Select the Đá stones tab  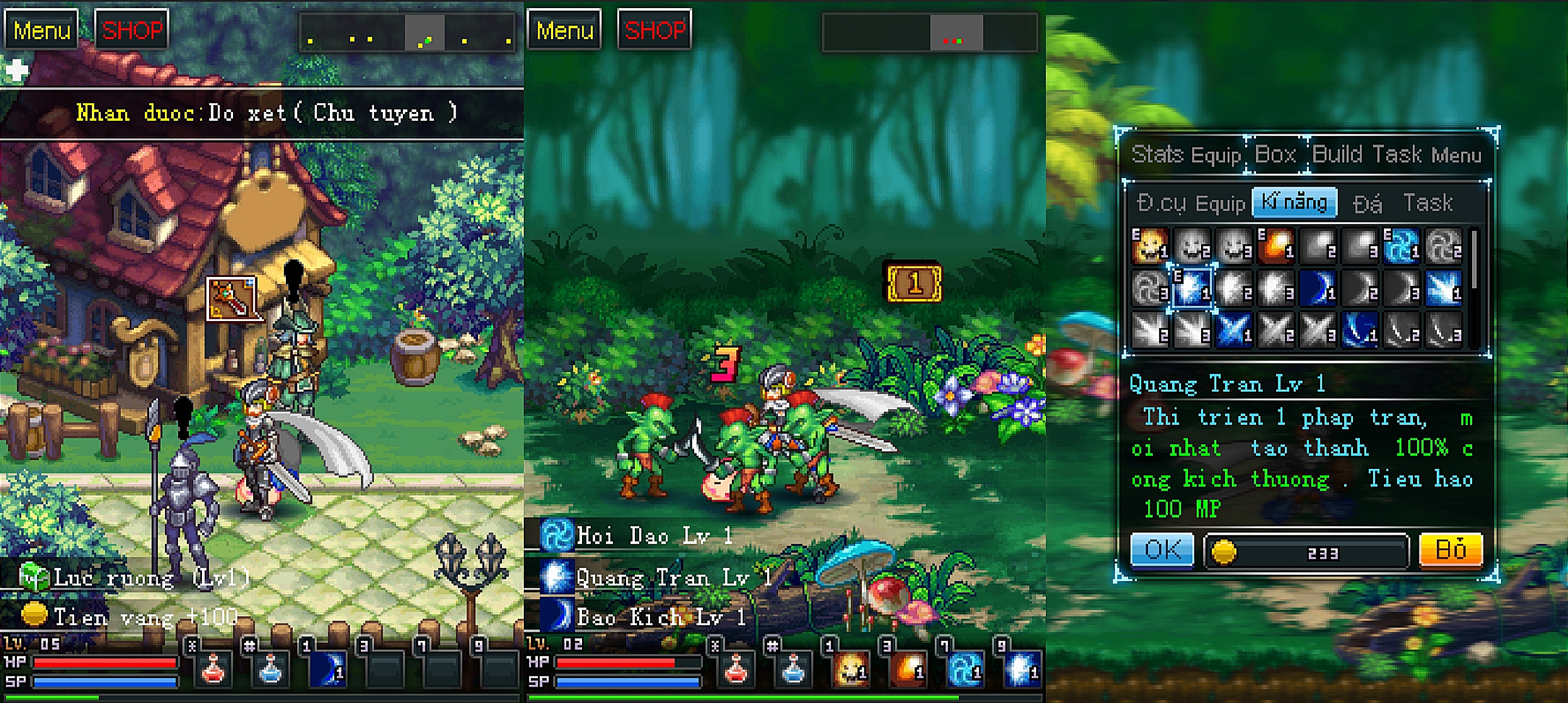point(1367,203)
